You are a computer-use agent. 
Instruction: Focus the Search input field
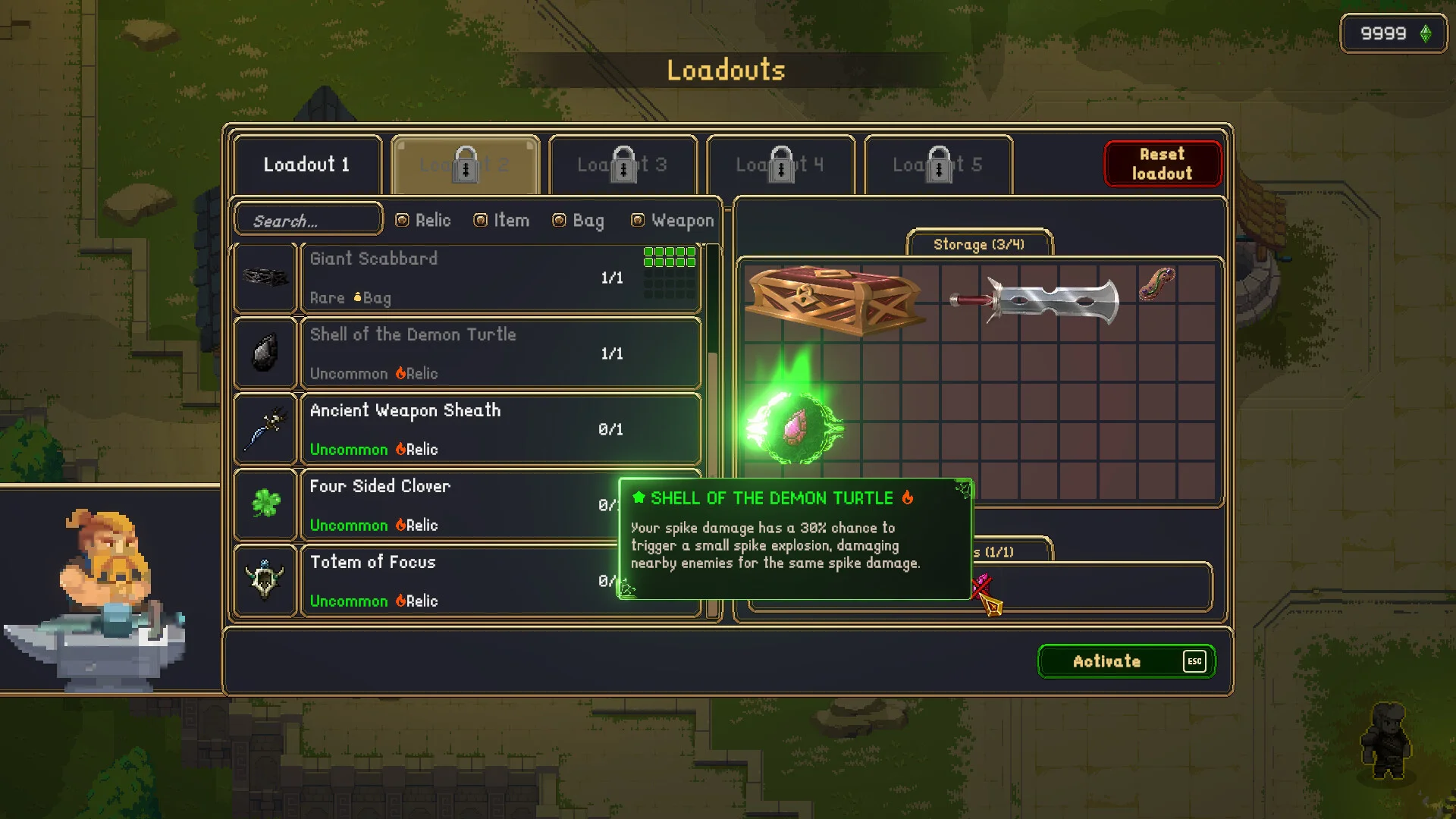pyautogui.click(x=308, y=221)
